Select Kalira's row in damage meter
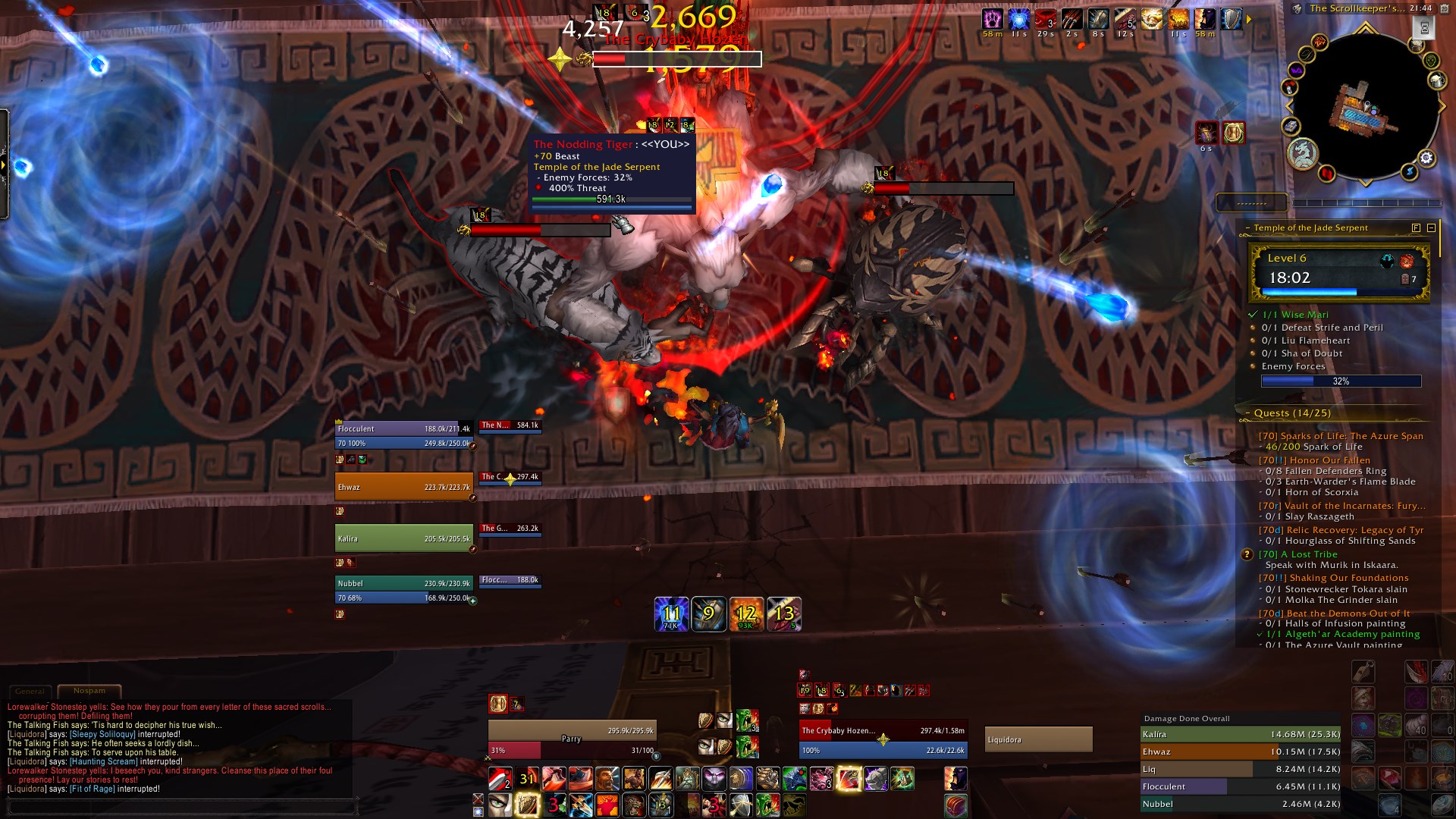Viewport: 1456px width, 819px height. (1240, 734)
